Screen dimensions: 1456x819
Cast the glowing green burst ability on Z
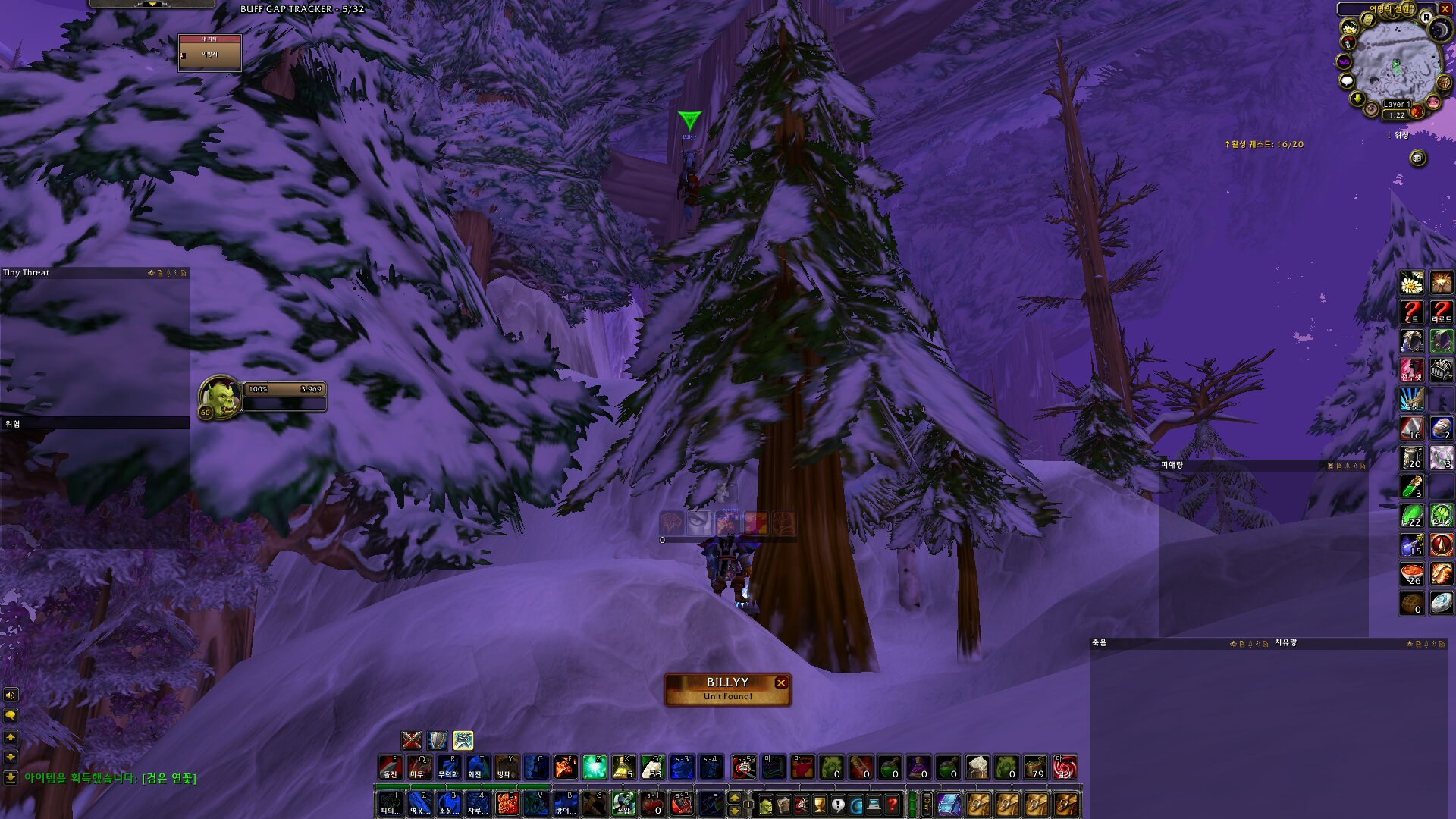(x=595, y=767)
